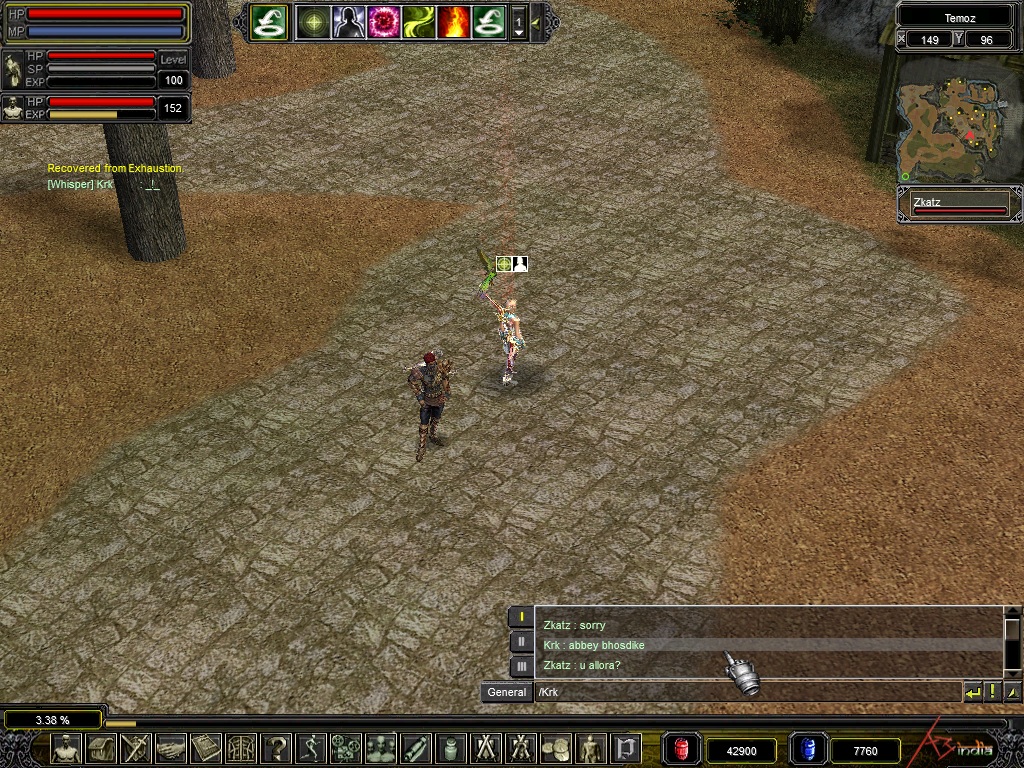Switch to chat tab III
1024x768 pixels.
coord(521,665)
